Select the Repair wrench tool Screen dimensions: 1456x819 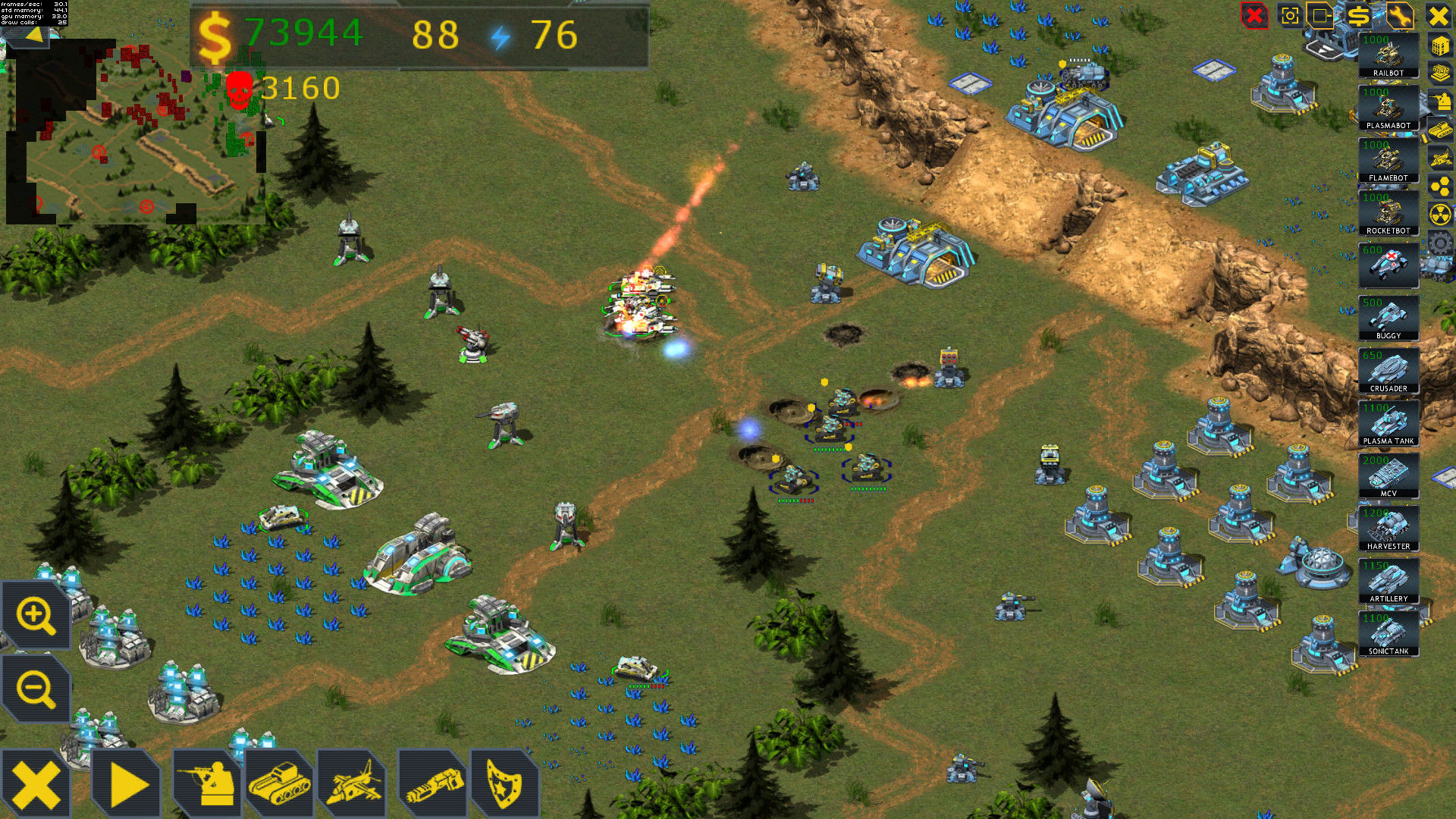[1401, 17]
